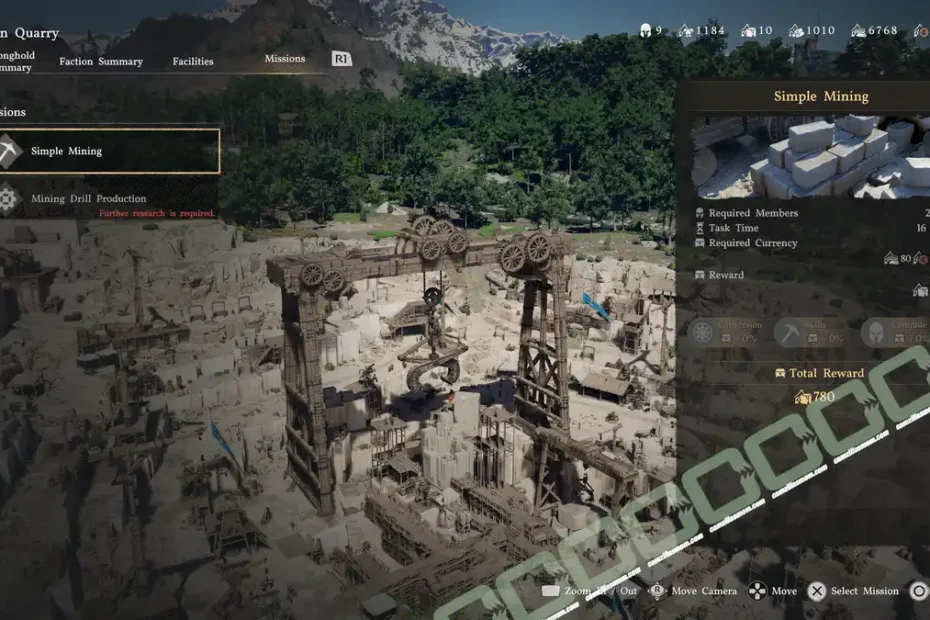Image resolution: width=930 pixels, height=620 pixels.
Task: Switch to the Facilities tab
Action: (x=193, y=61)
